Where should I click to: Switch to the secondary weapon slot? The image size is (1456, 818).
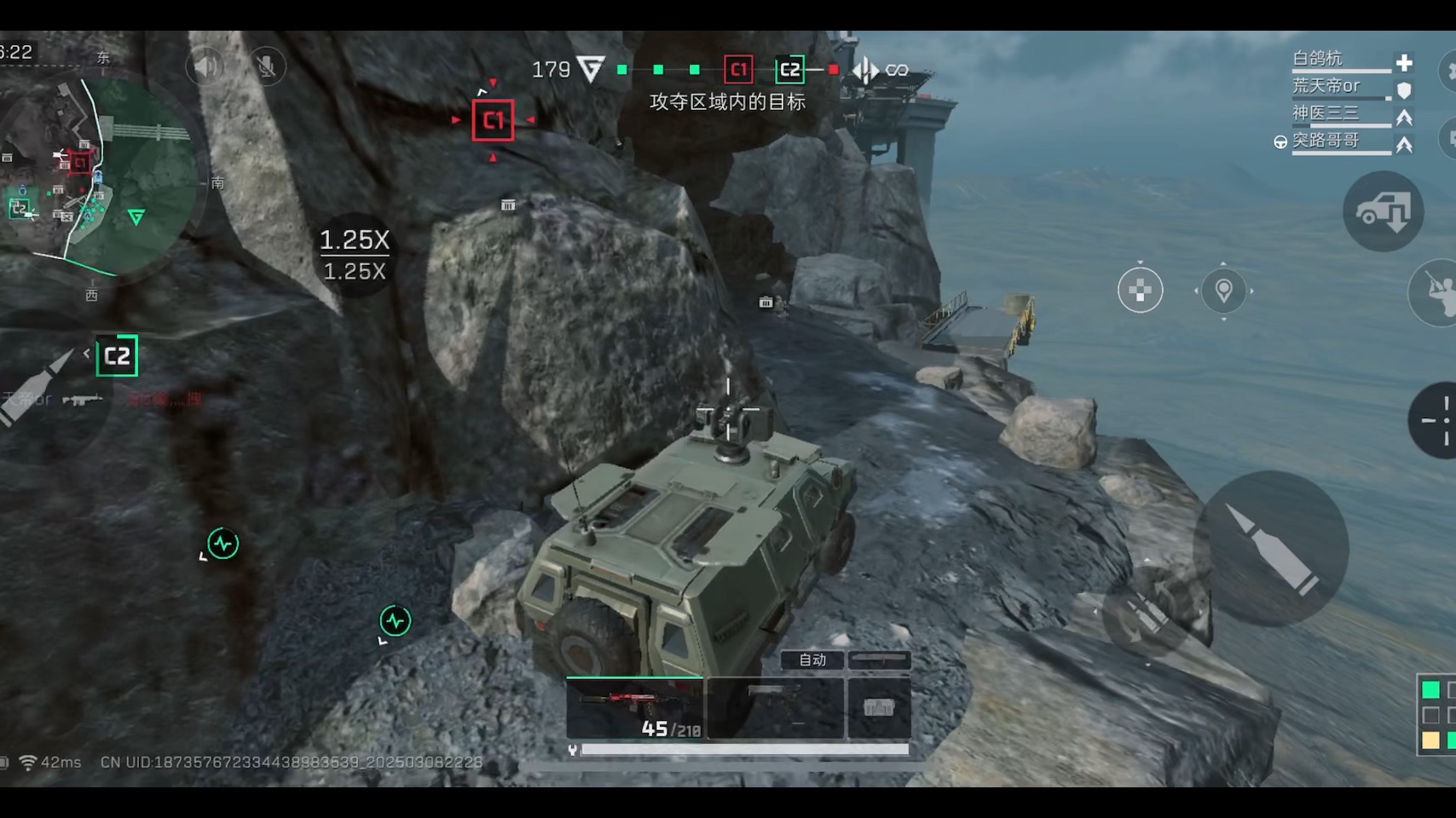(x=775, y=708)
